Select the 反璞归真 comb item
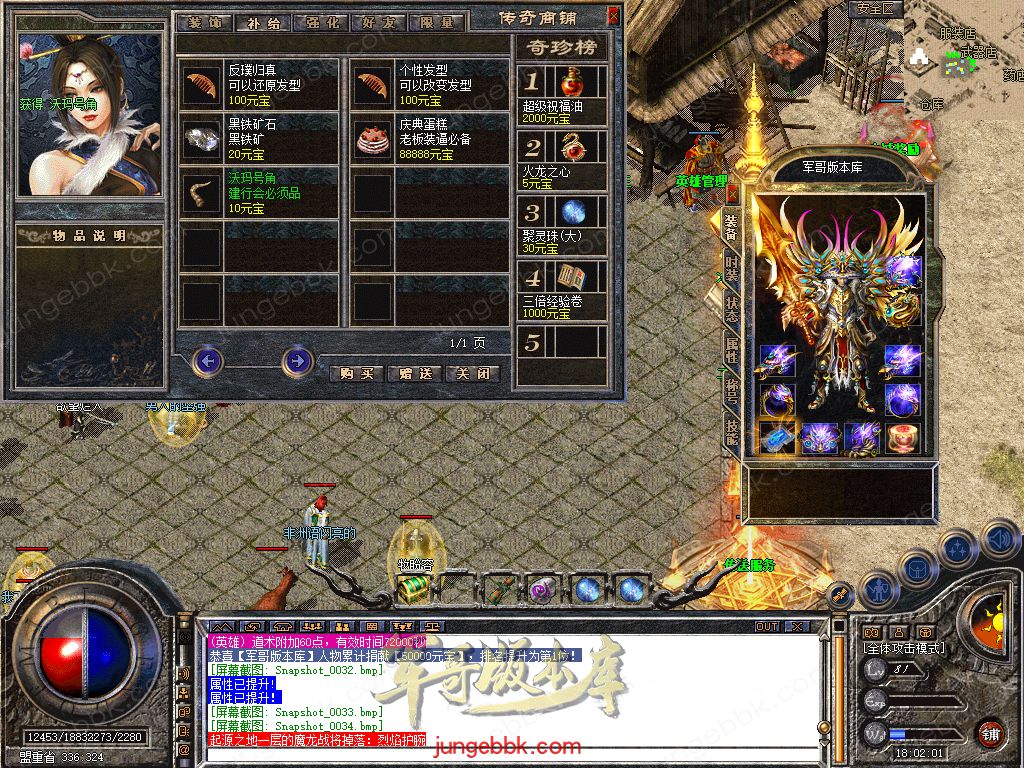 [203, 84]
